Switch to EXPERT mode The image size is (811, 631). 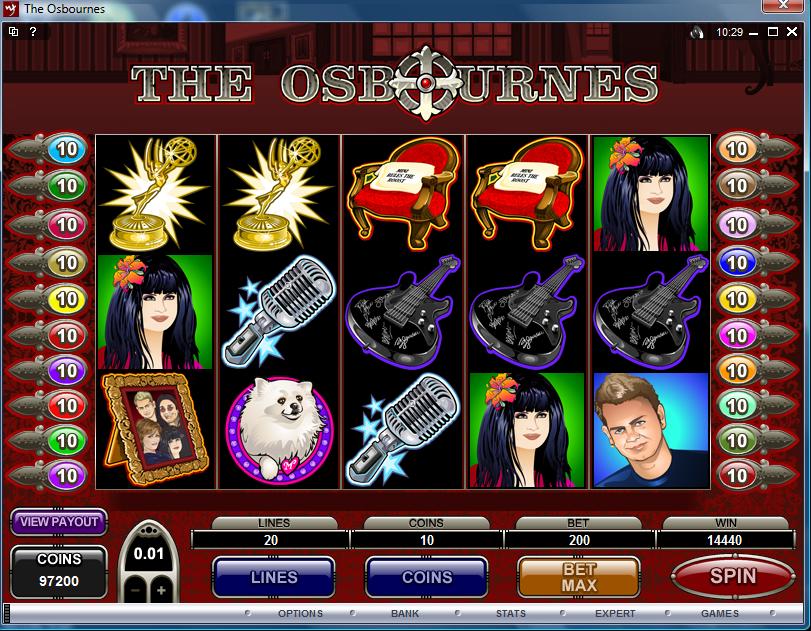(615, 613)
